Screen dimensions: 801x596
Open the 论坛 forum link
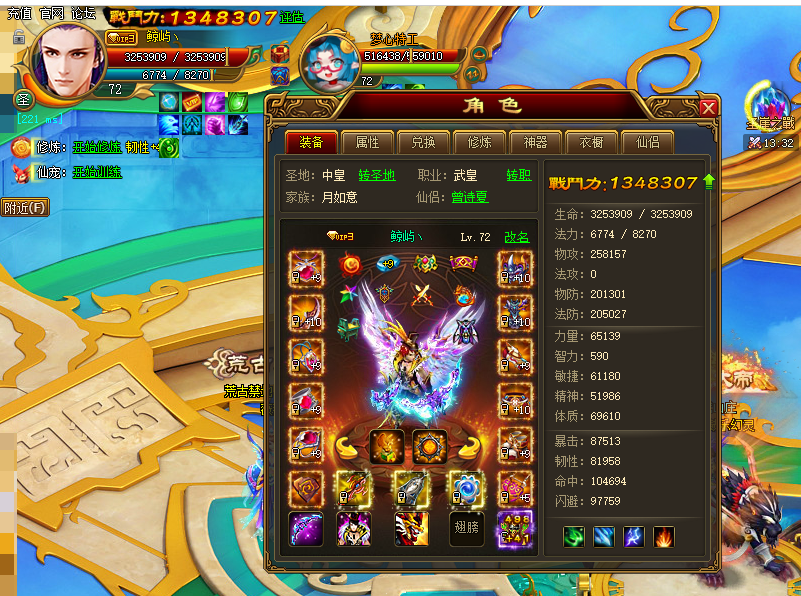[83, 13]
